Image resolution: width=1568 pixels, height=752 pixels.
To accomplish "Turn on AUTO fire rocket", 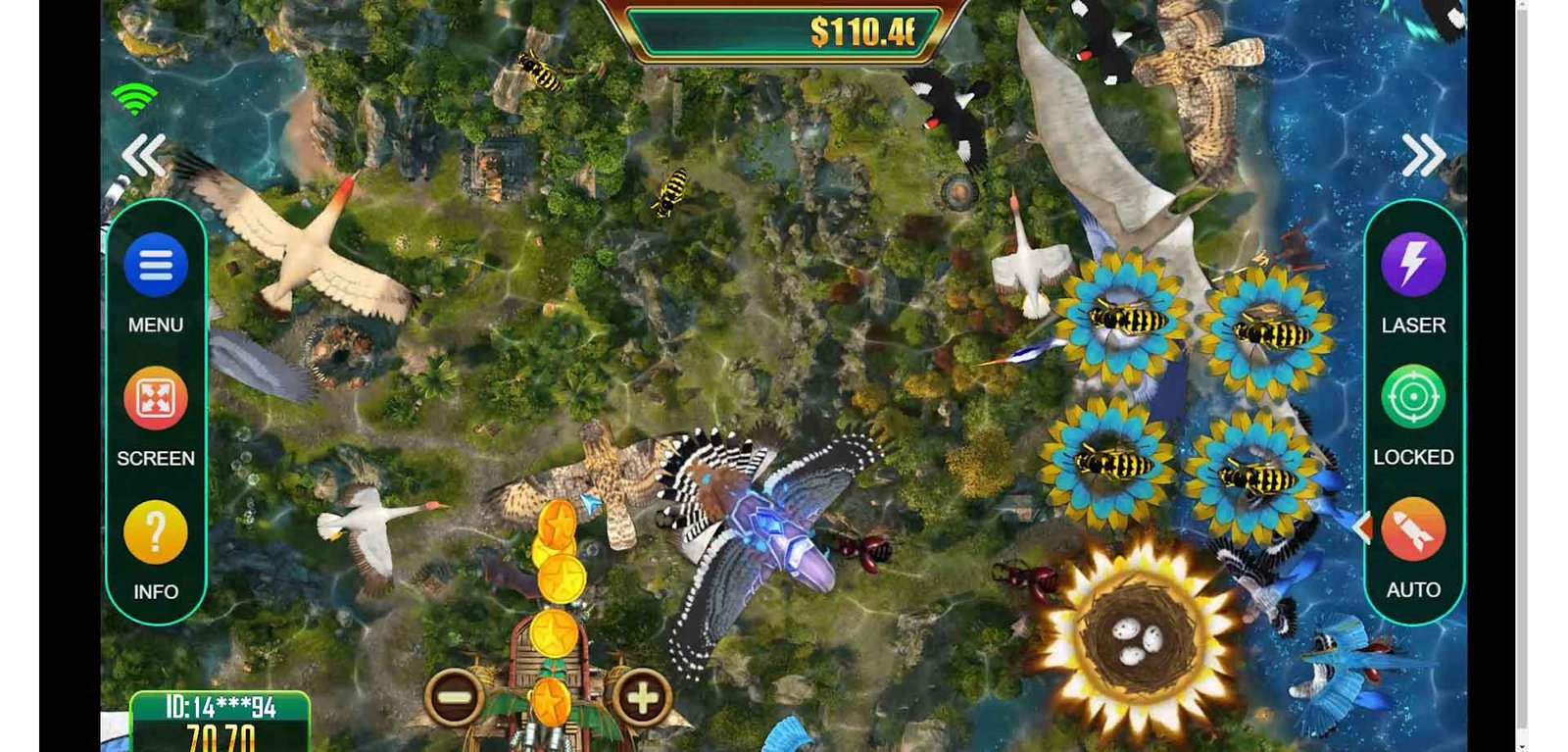I will [x=1412, y=530].
